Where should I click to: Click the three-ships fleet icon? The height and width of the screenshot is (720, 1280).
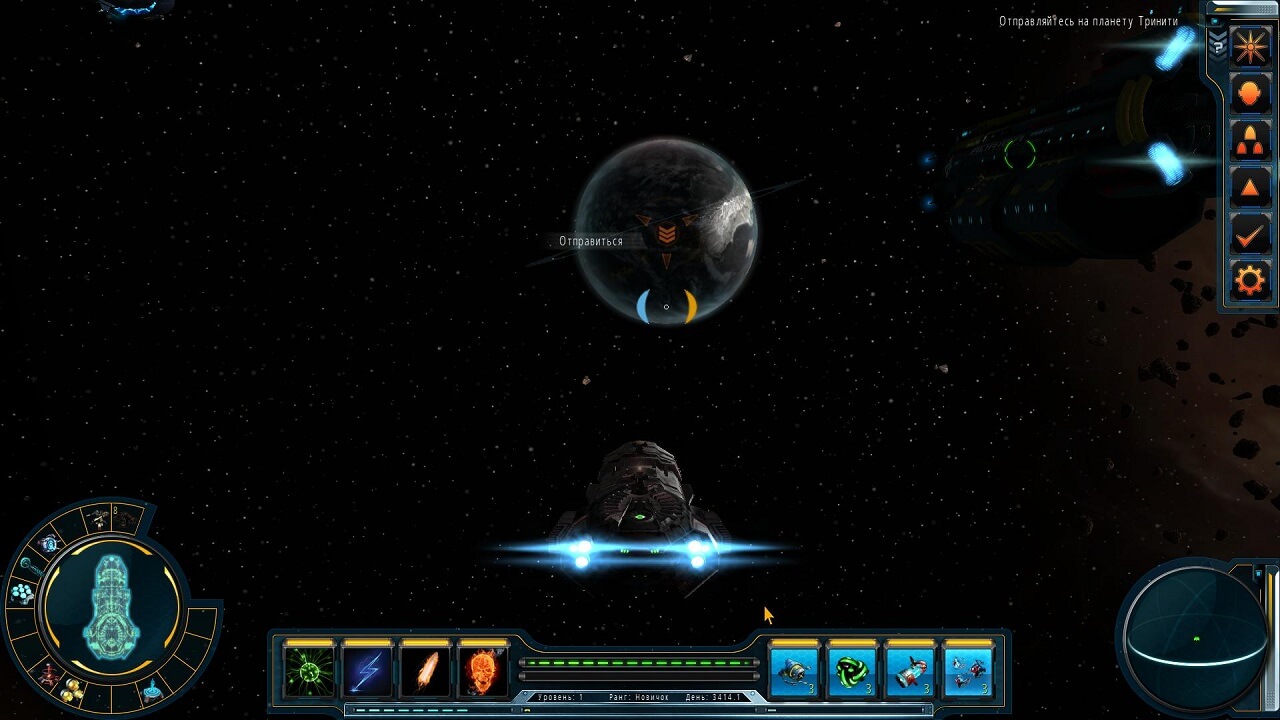pos(1250,141)
